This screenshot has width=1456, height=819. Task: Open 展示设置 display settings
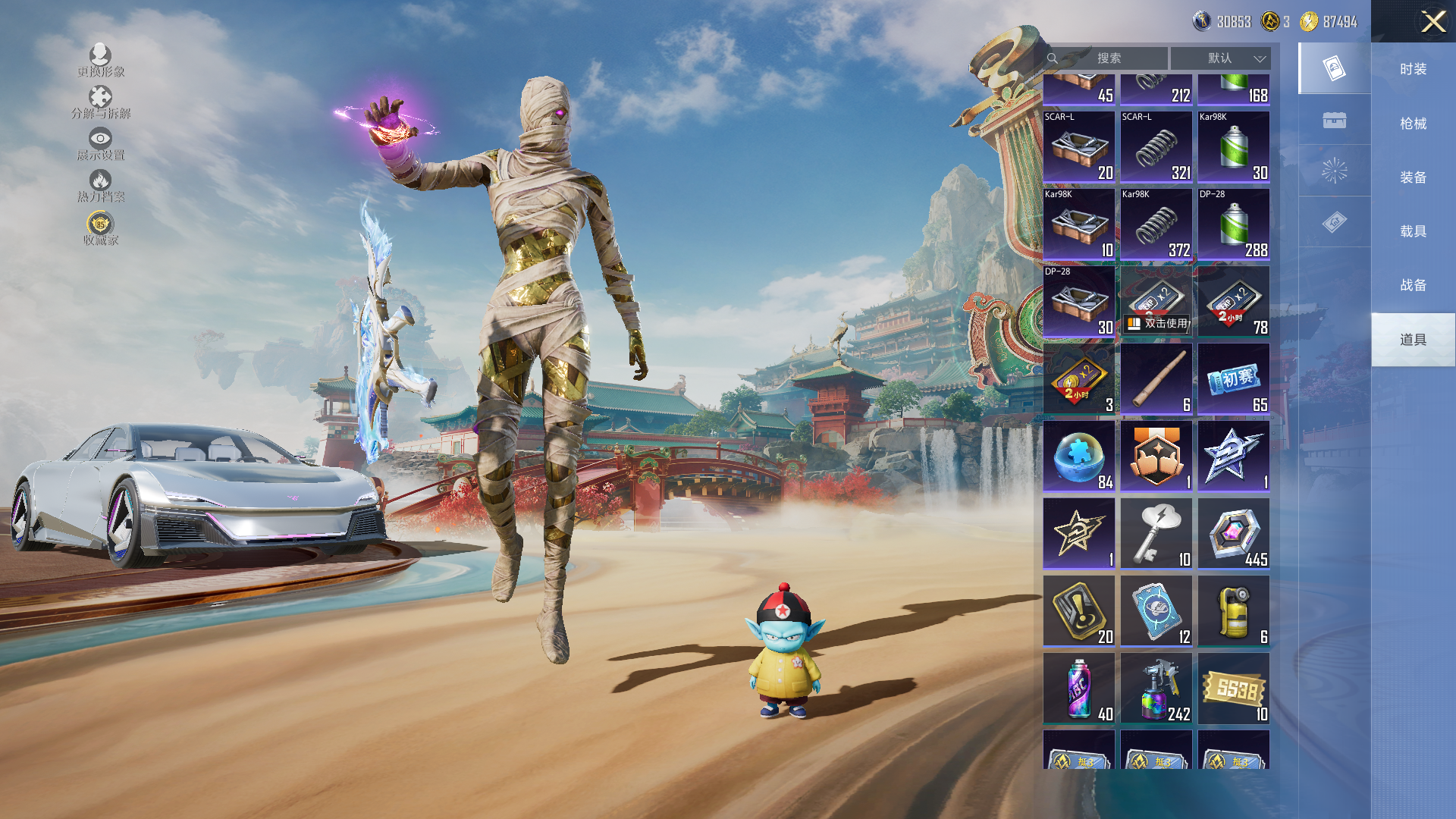(100, 144)
